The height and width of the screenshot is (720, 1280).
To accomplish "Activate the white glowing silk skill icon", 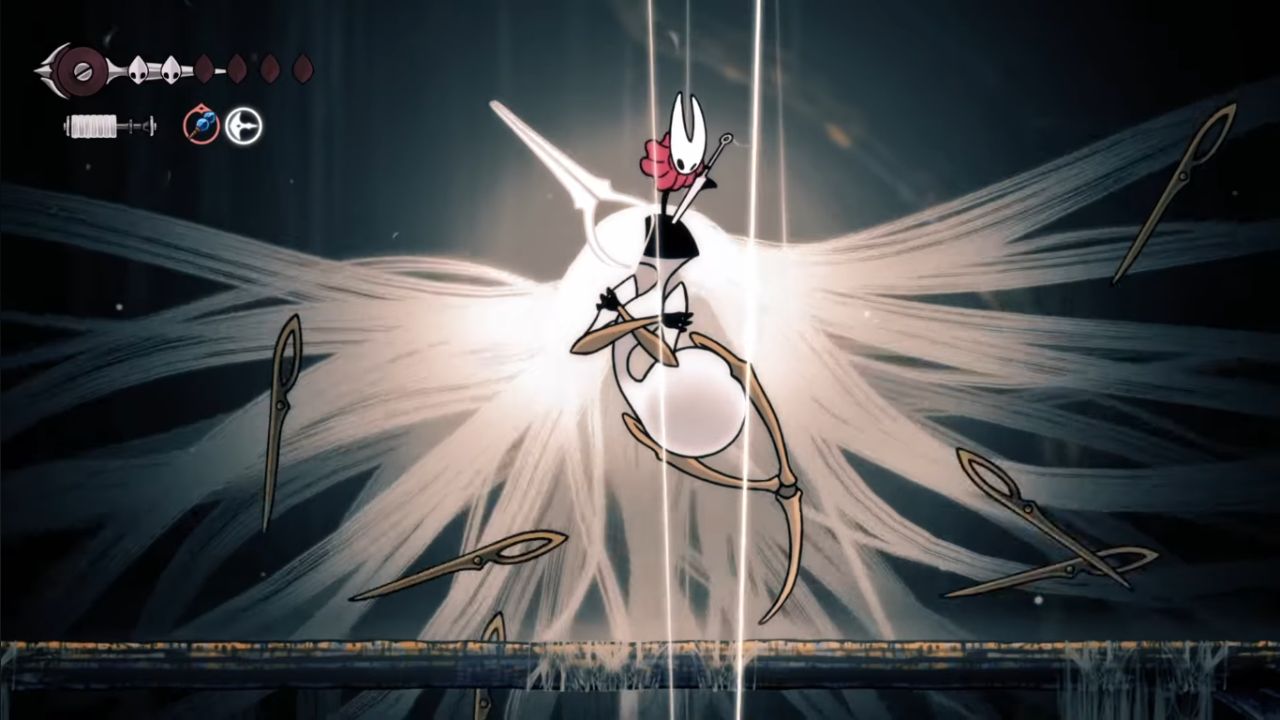I will click(x=243, y=126).
